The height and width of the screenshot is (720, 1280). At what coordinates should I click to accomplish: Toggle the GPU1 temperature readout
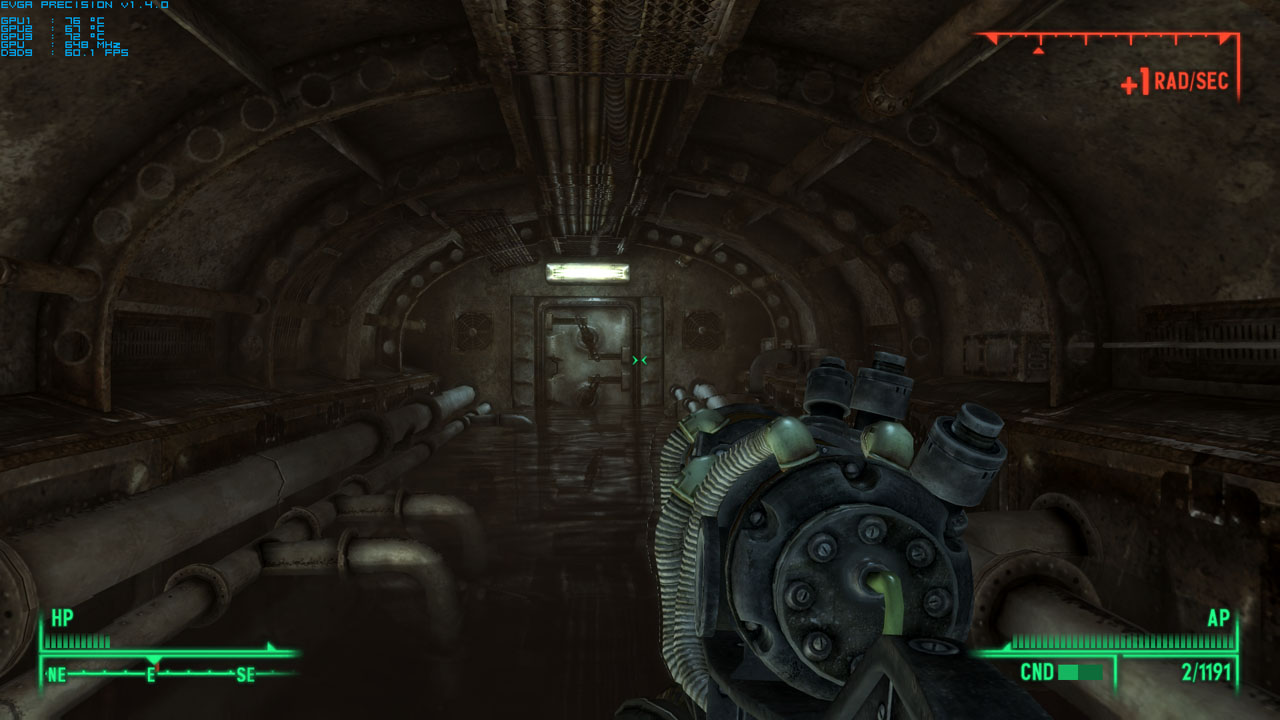pos(50,20)
